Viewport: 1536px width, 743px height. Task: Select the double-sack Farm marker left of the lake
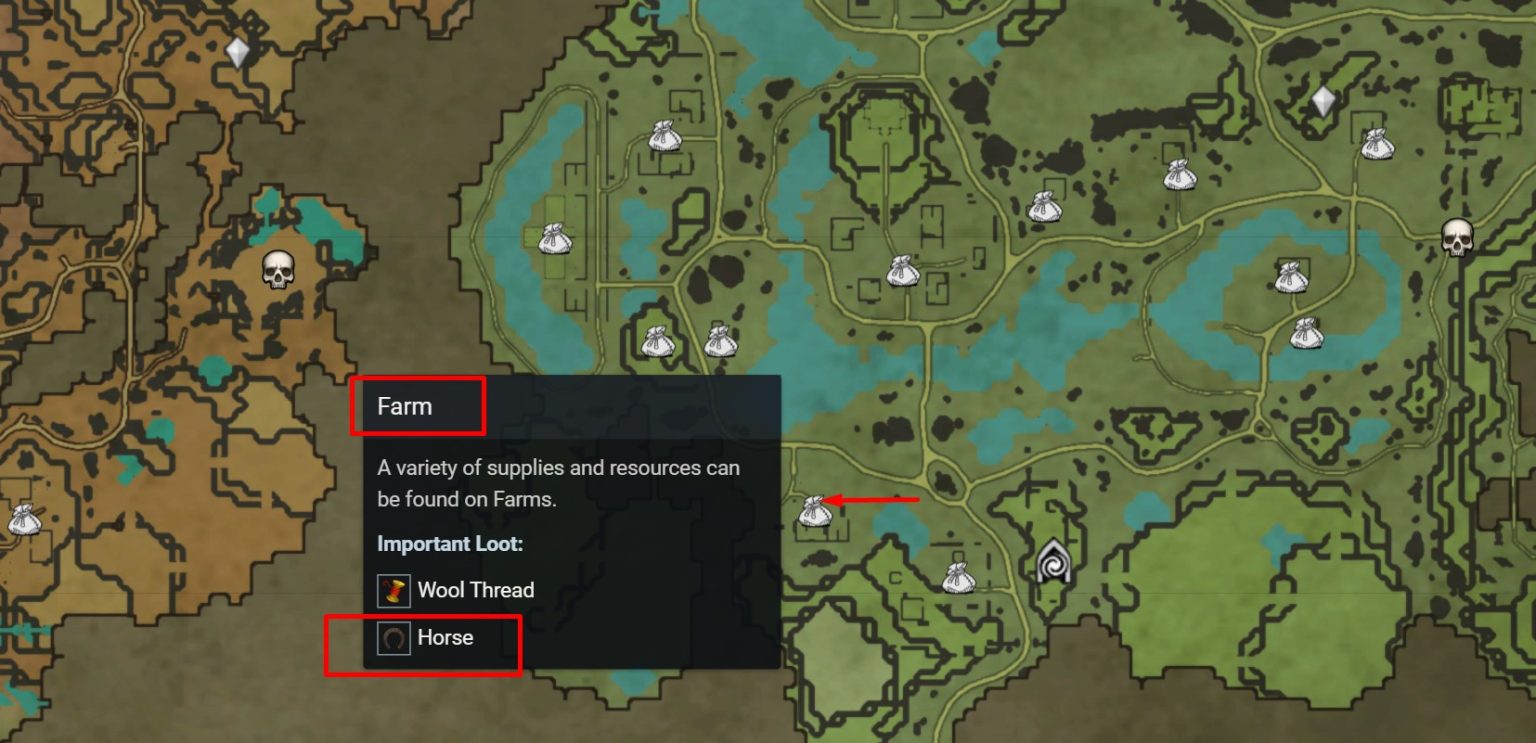click(x=553, y=238)
